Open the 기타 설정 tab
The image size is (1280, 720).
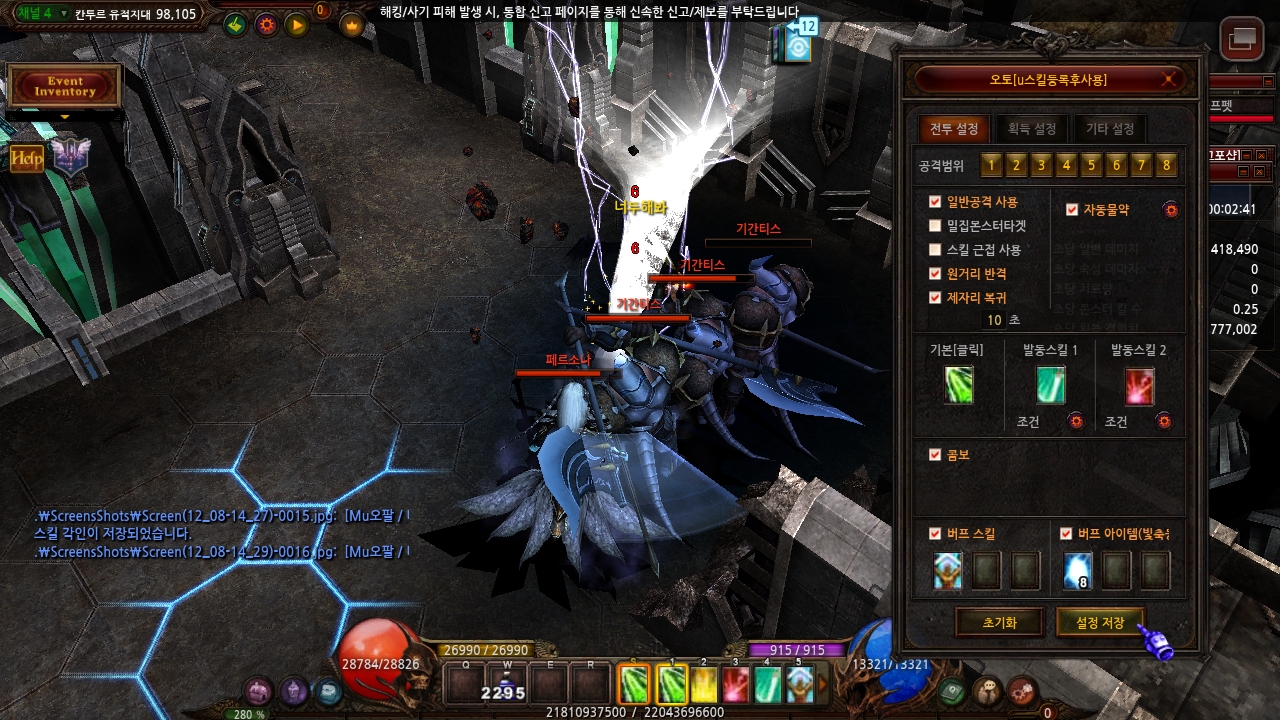coord(1109,129)
